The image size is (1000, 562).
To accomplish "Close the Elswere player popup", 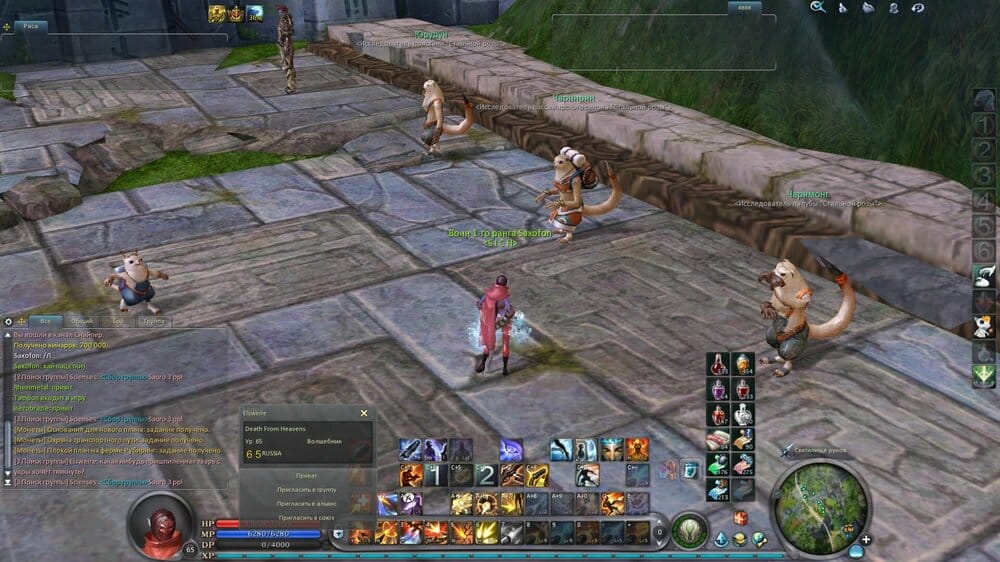I will pyautogui.click(x=364, y=413).
